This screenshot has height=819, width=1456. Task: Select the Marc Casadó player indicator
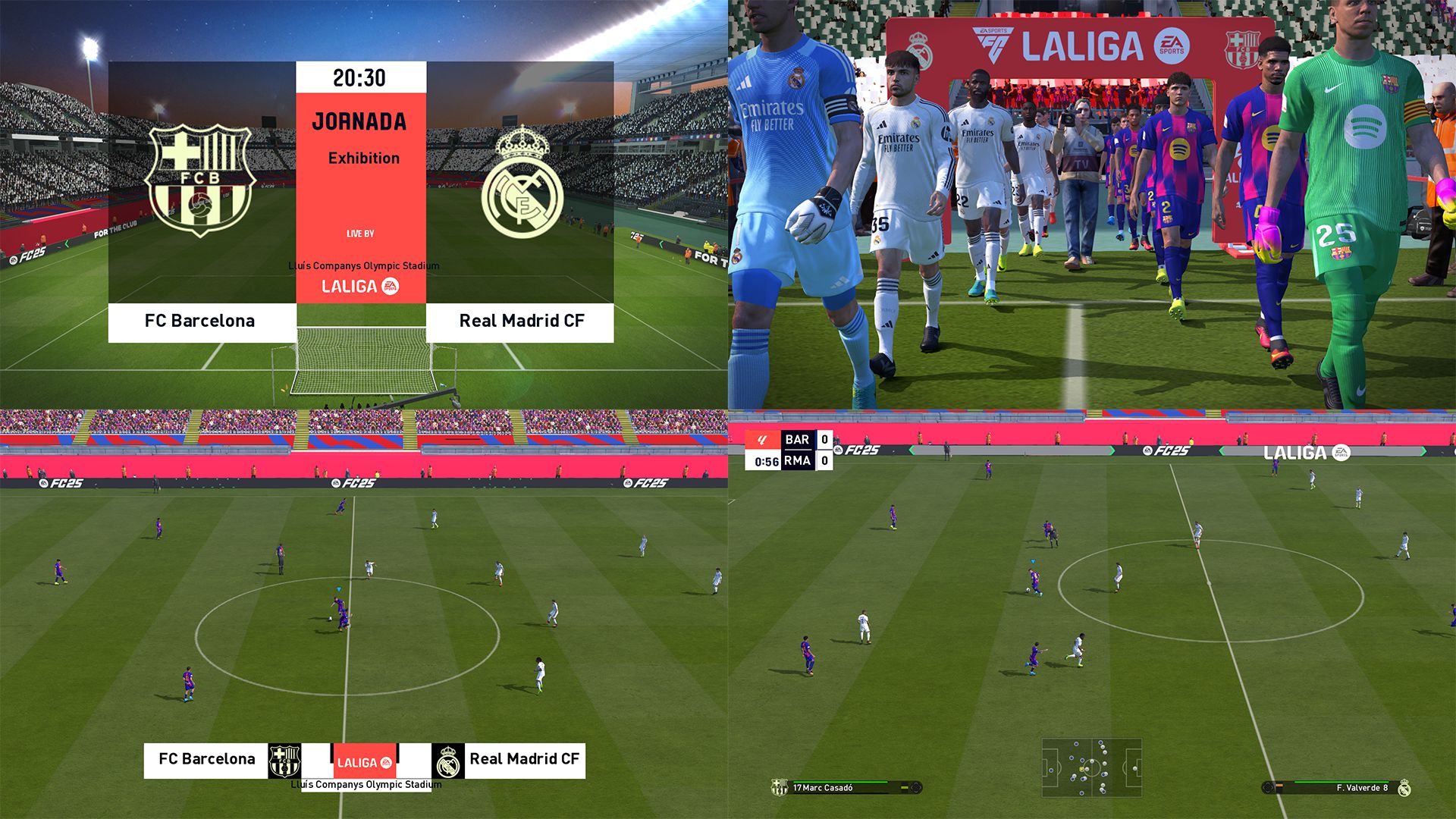pyautogui.click(x=846, y=788)
